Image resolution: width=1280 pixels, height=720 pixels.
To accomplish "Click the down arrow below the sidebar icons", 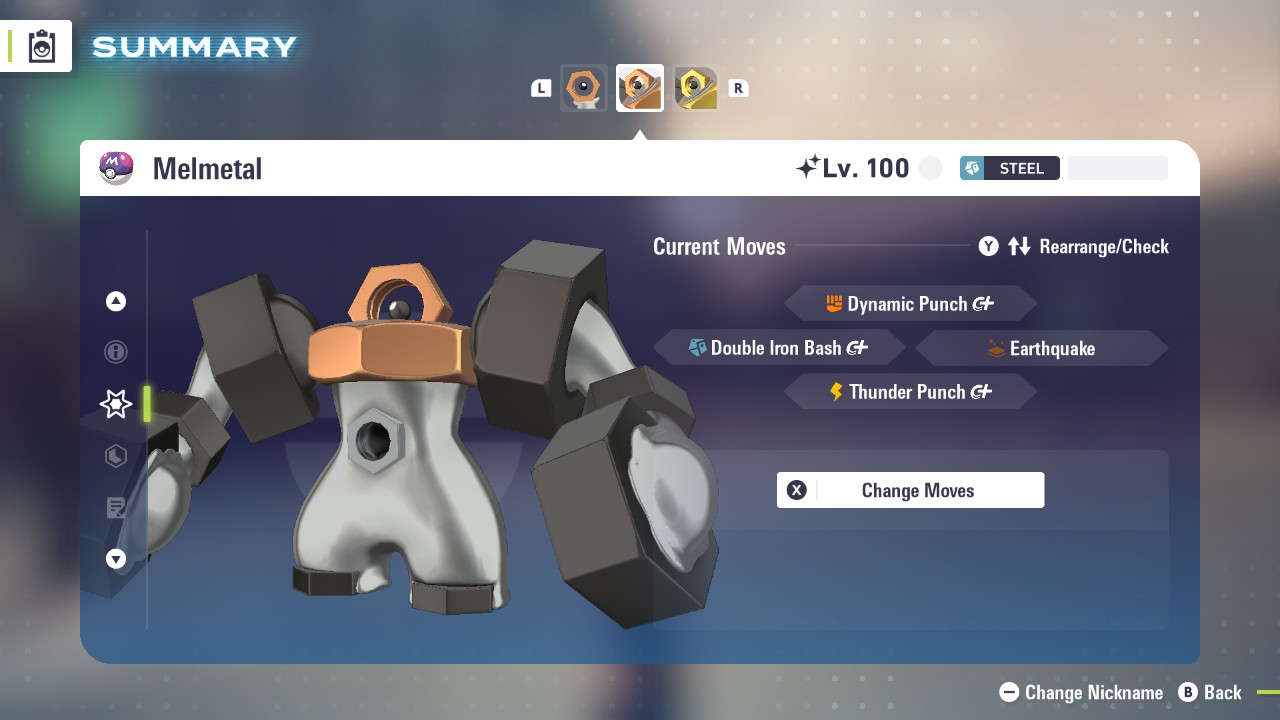I will [x=115, y=559].
